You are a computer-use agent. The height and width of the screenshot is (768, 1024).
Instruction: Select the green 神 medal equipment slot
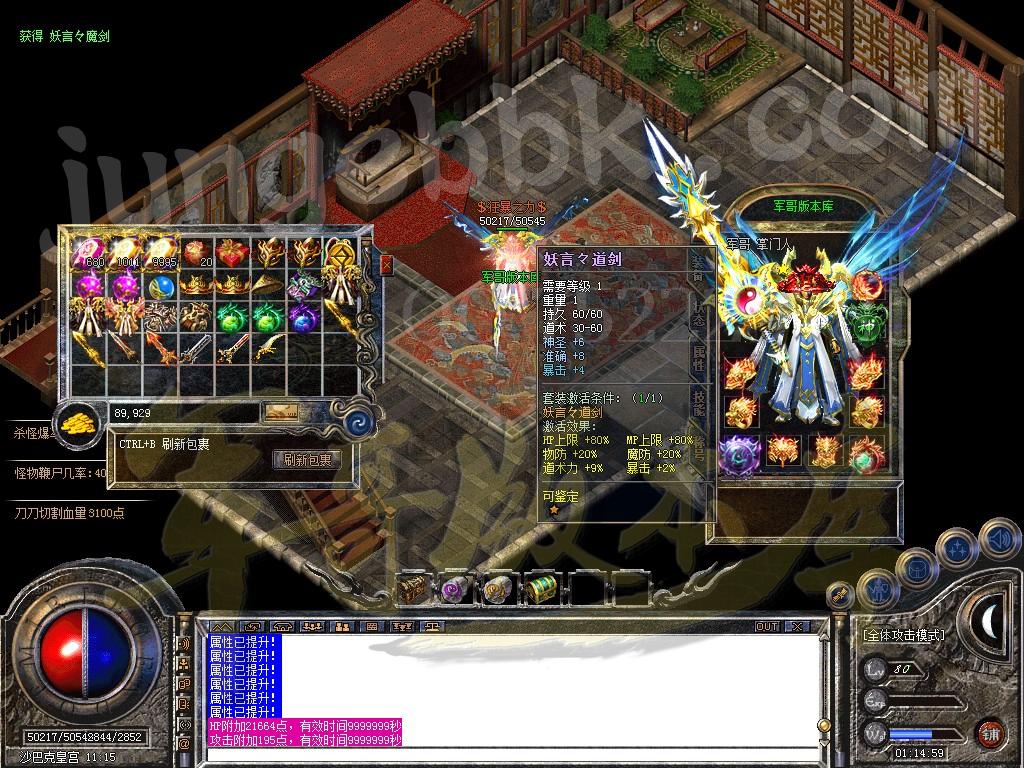(866, 325)
